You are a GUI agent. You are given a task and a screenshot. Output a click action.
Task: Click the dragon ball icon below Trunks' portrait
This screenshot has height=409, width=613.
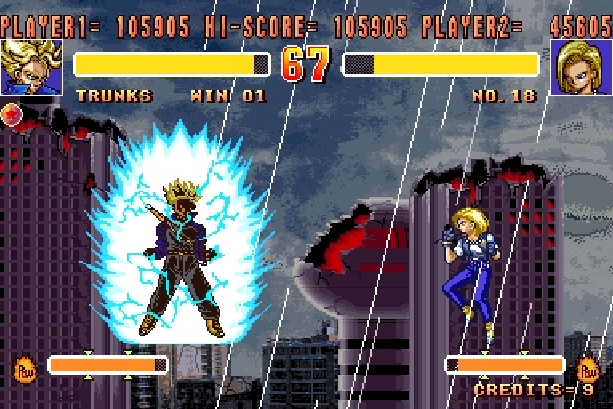coord(13,112)
